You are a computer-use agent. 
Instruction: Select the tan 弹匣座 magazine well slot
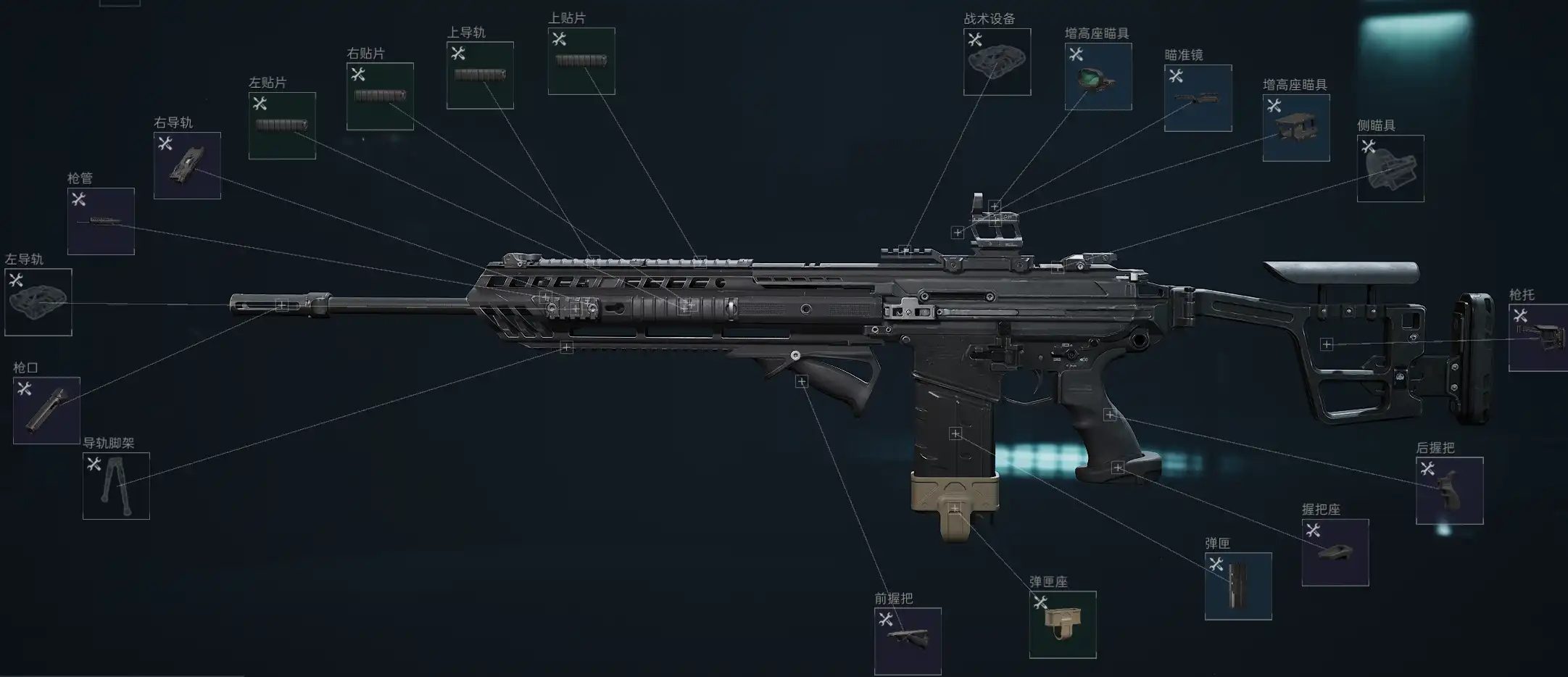tap(1063, 624)
